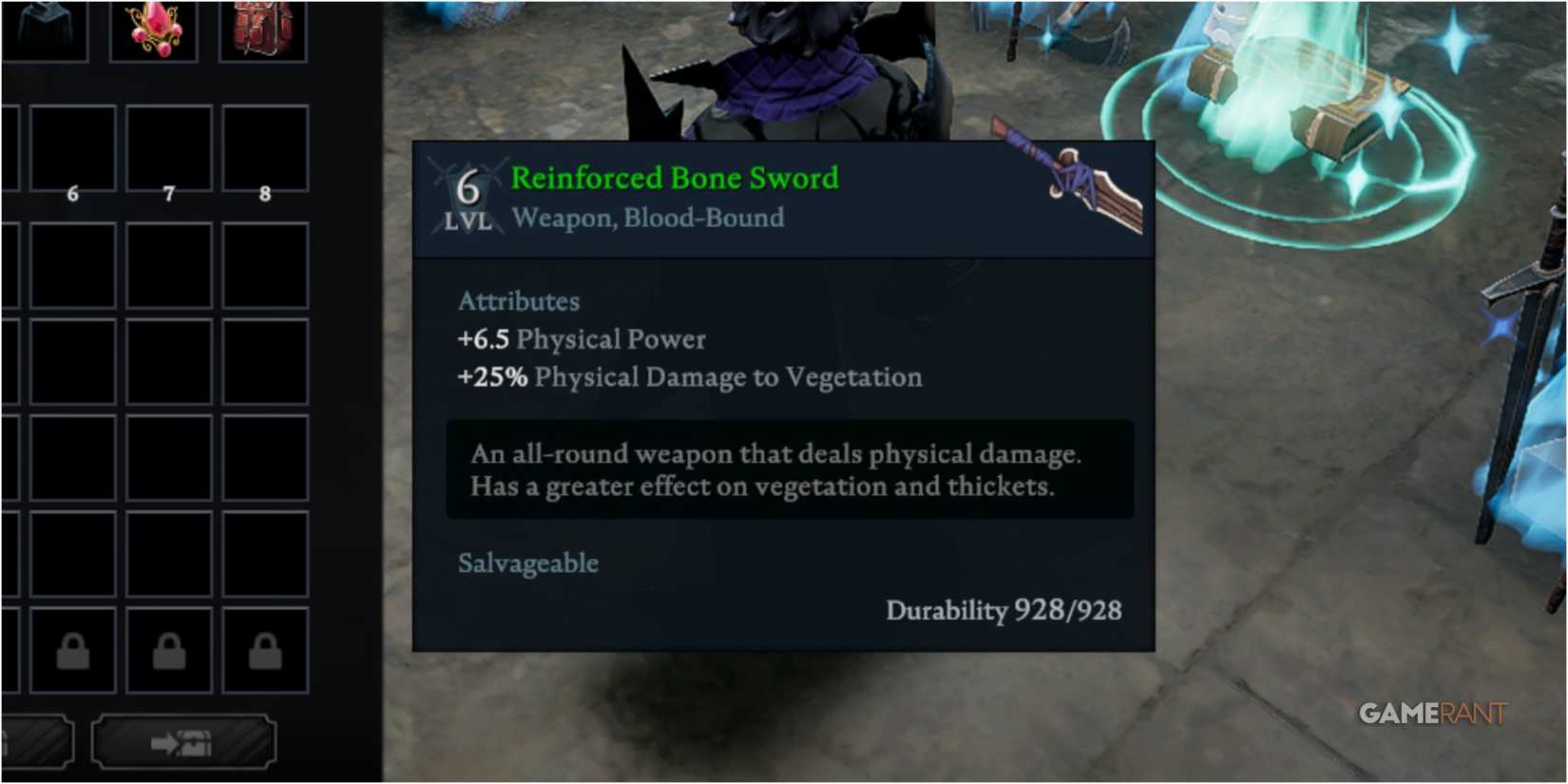Click the Durability 928/928 indicator
This screenshot has width=1568, height=784.
(1003, 611)
